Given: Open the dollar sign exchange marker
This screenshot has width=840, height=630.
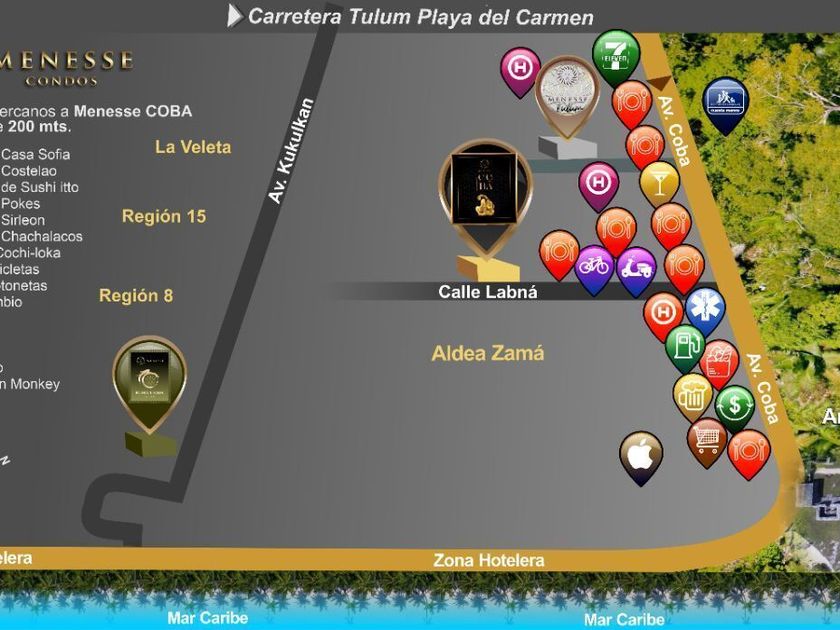Looking at the screenshot, I should pyautogui.click(x=734, y=406).
